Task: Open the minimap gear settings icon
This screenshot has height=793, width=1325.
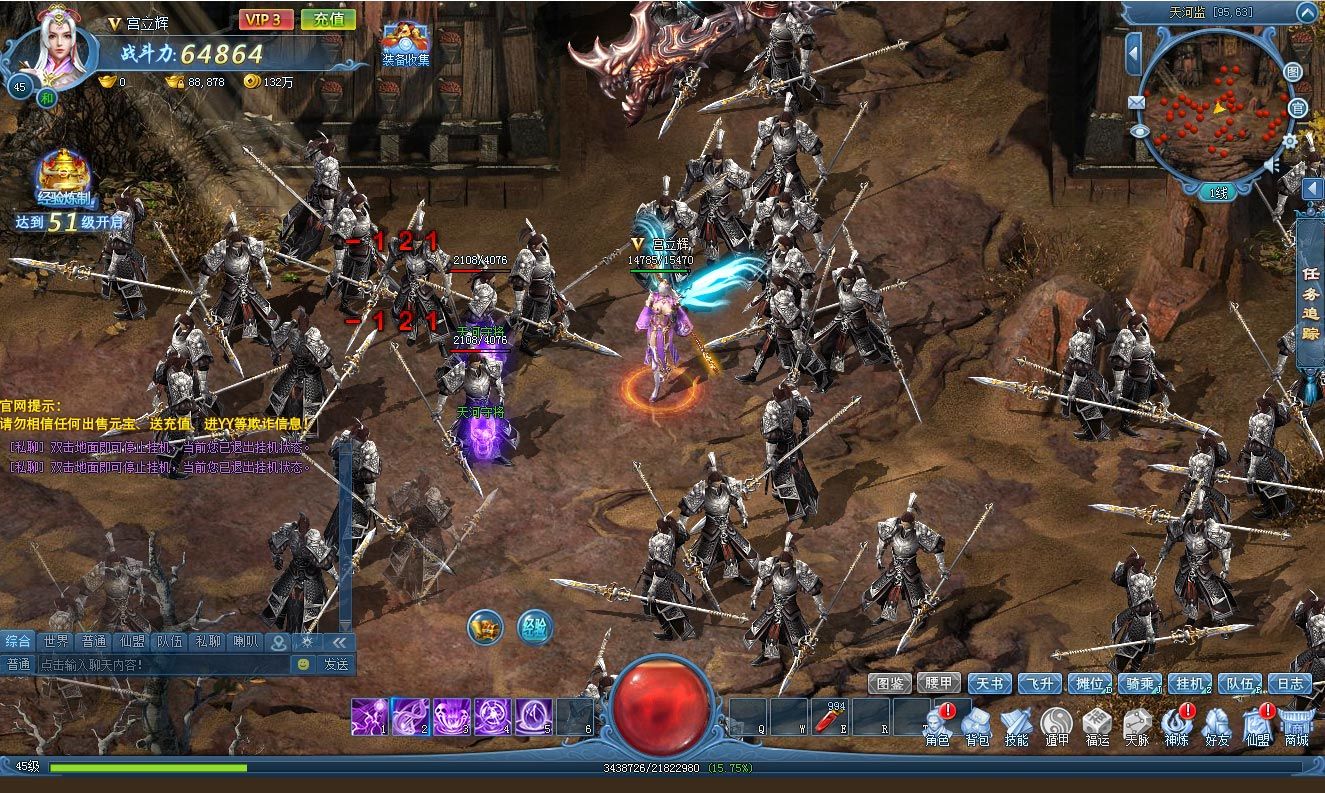Action: pos(1291,141)
